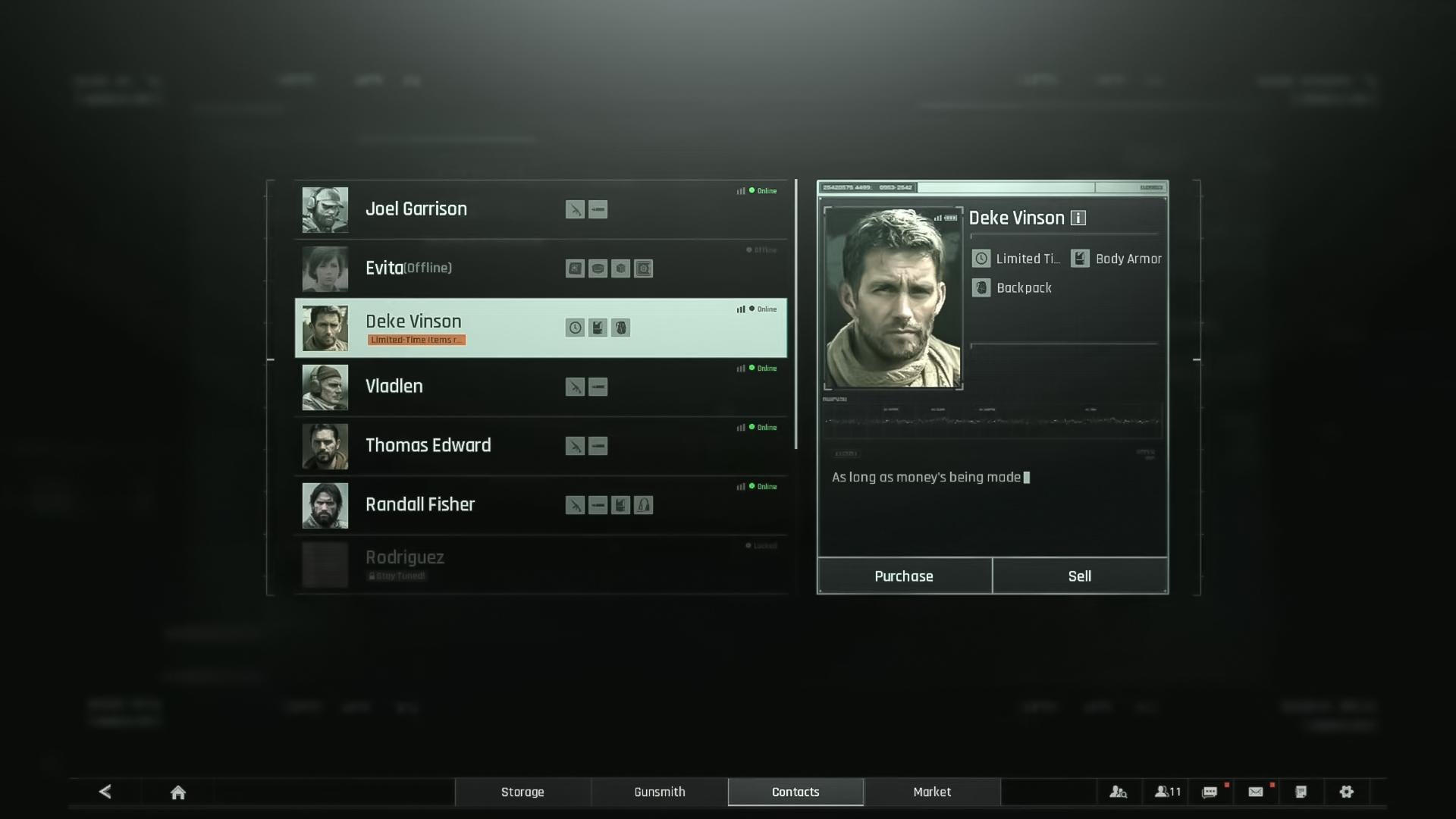Go back using the arrow button

[105, 792]
